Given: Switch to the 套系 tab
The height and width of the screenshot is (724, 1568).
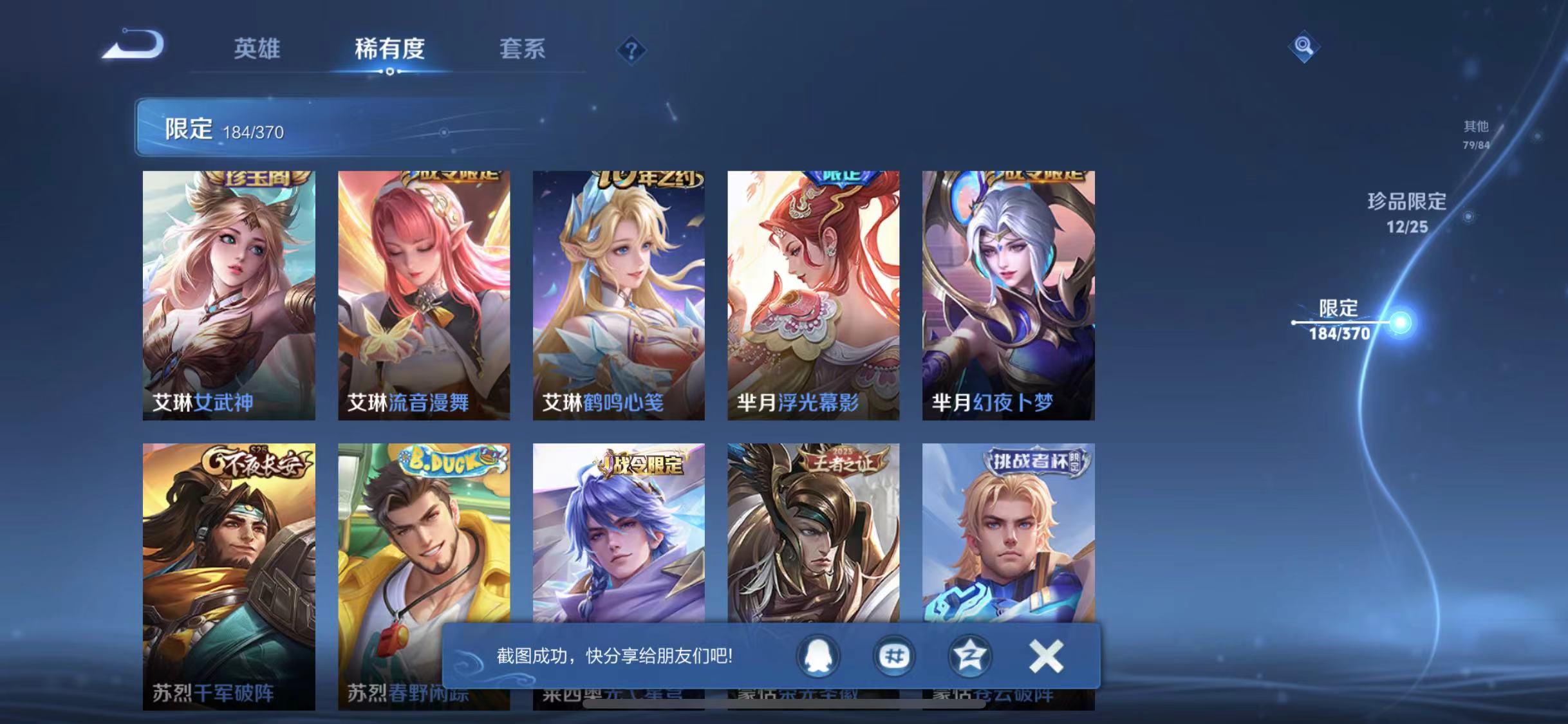Looking at the screenshot, I should click(x=523, y=50).
